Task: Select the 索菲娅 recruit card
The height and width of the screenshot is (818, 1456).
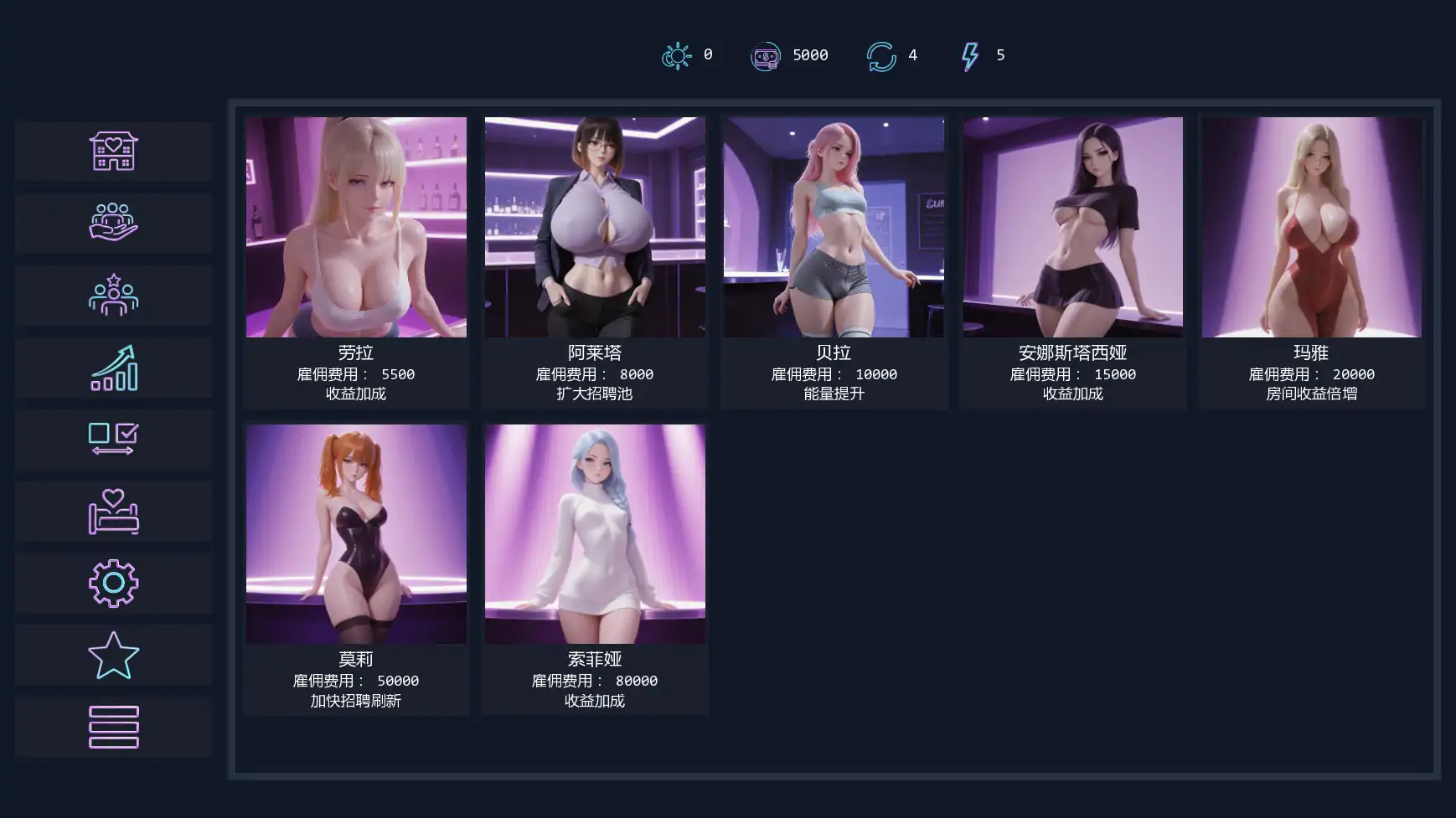Action: 595,568
